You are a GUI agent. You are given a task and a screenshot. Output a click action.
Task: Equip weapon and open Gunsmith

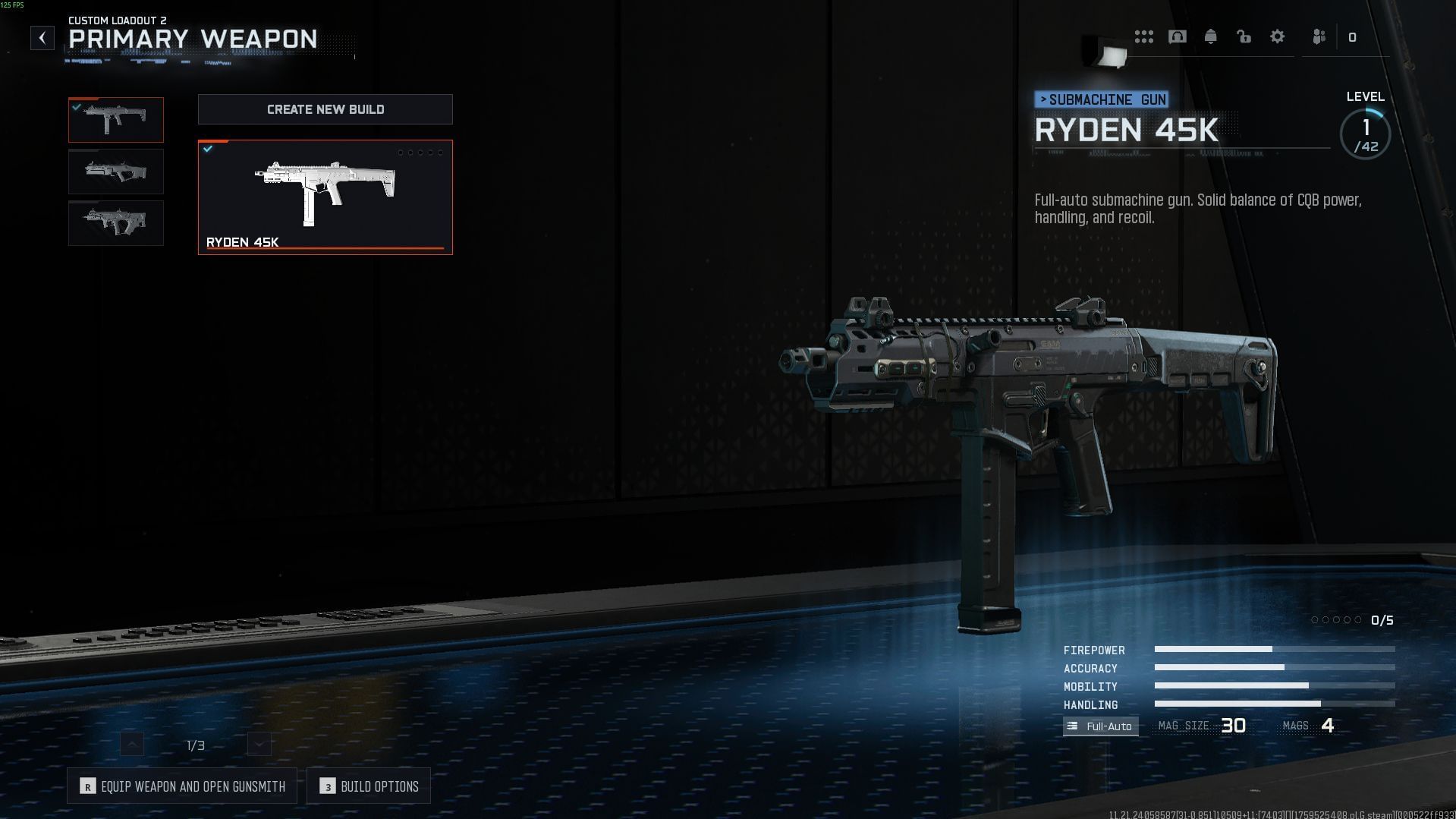[x=182, y=786]
